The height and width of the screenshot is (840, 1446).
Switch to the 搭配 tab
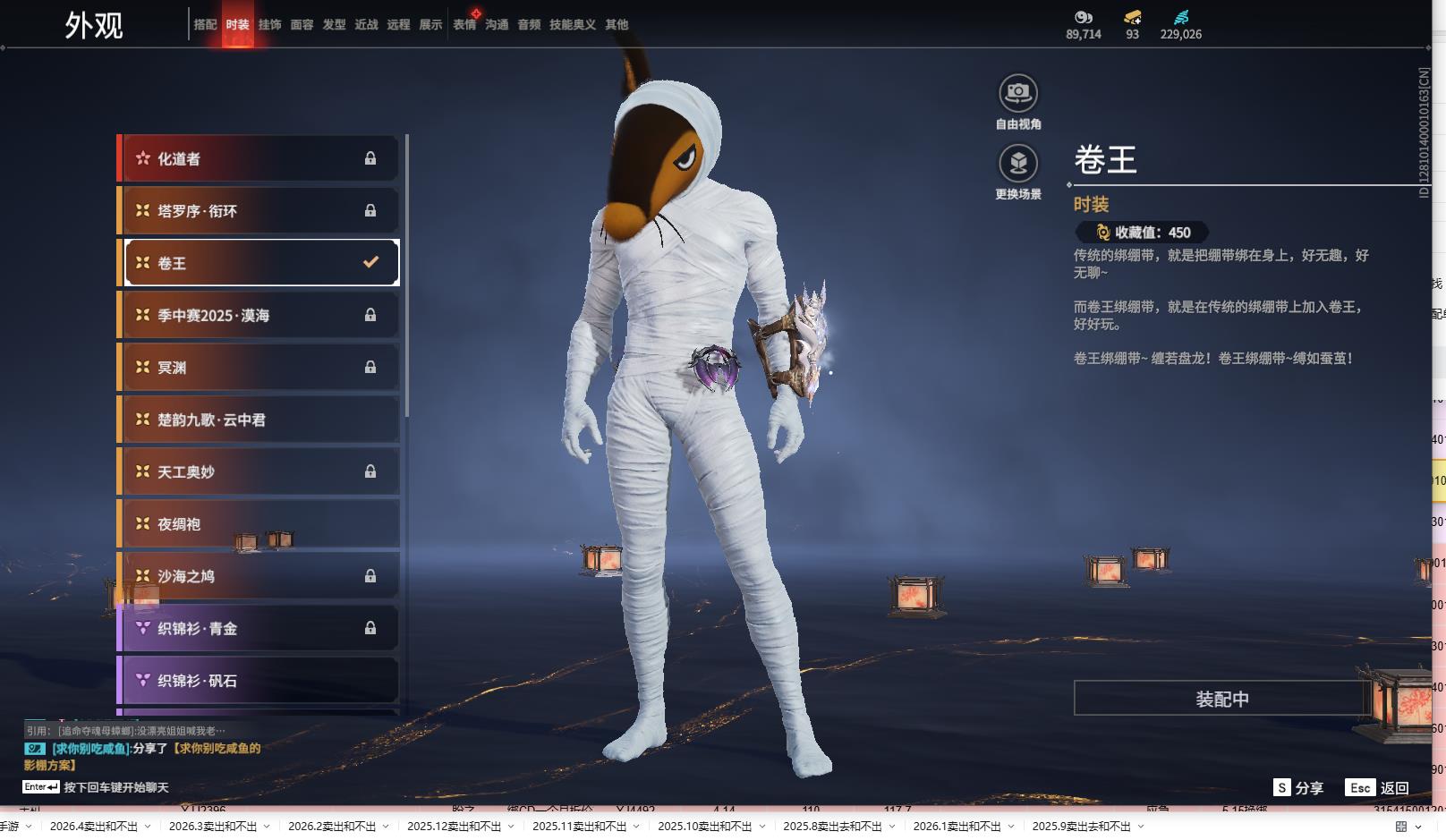205,25
